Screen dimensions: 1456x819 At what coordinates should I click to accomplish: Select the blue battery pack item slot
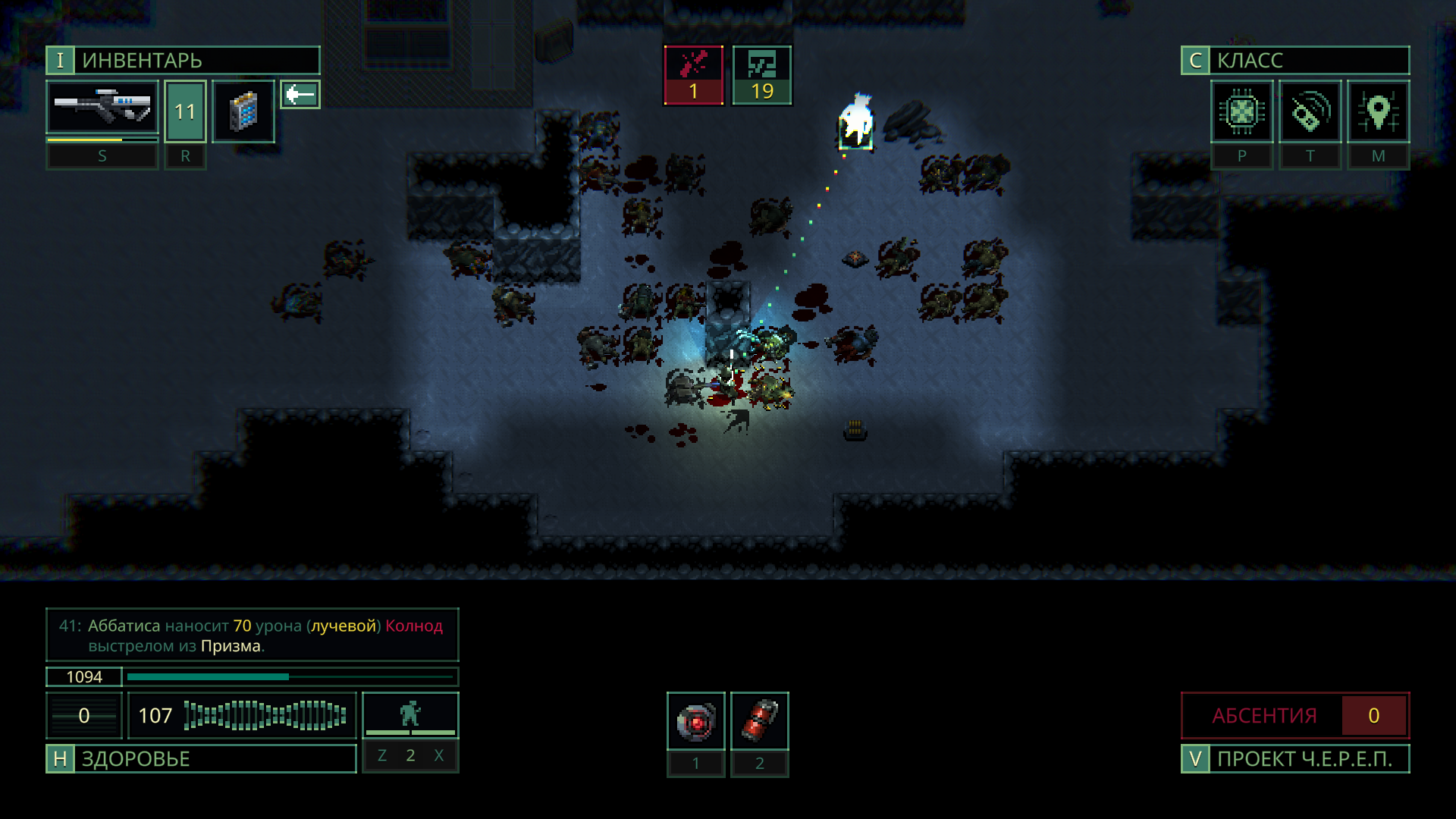[x=243, y=111]
